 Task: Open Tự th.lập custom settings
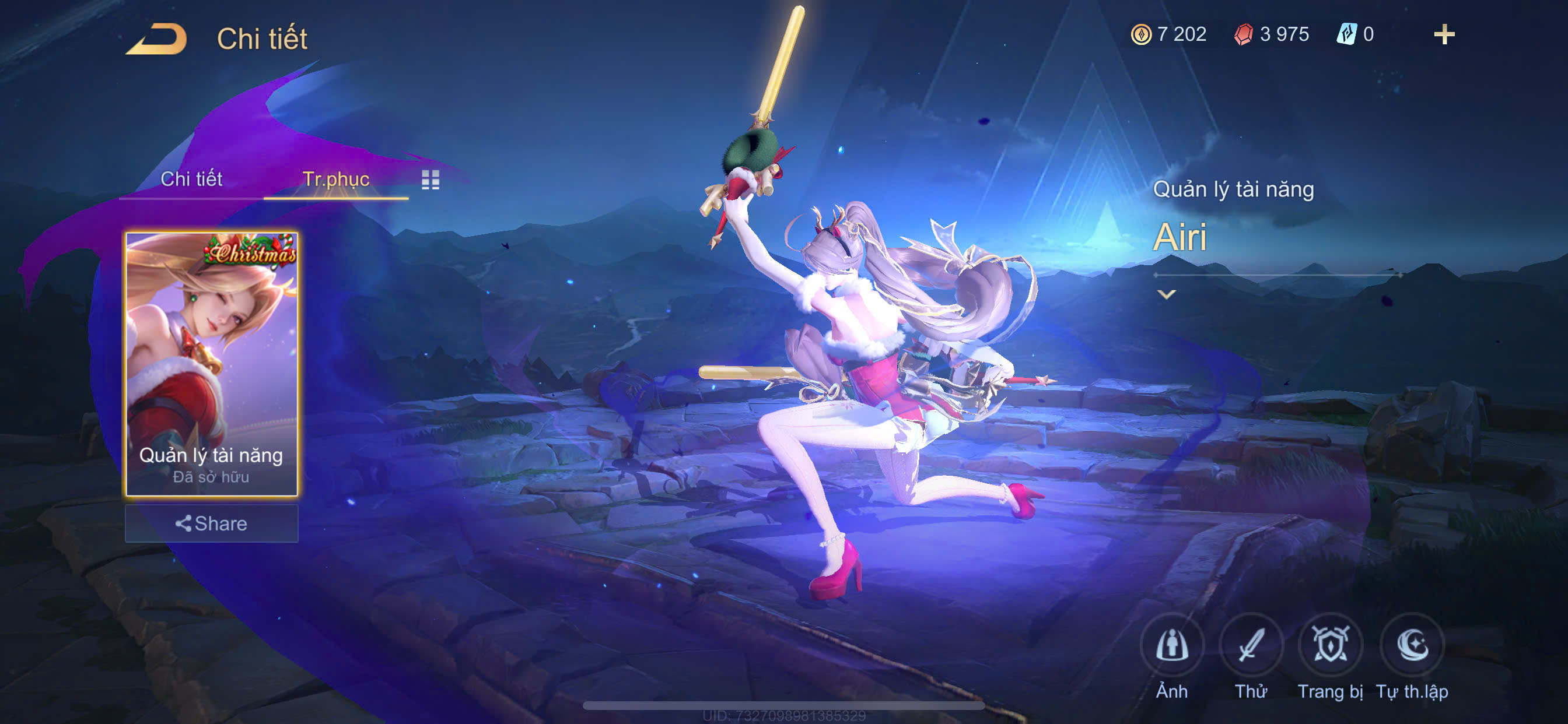[x=1412, y=646]
